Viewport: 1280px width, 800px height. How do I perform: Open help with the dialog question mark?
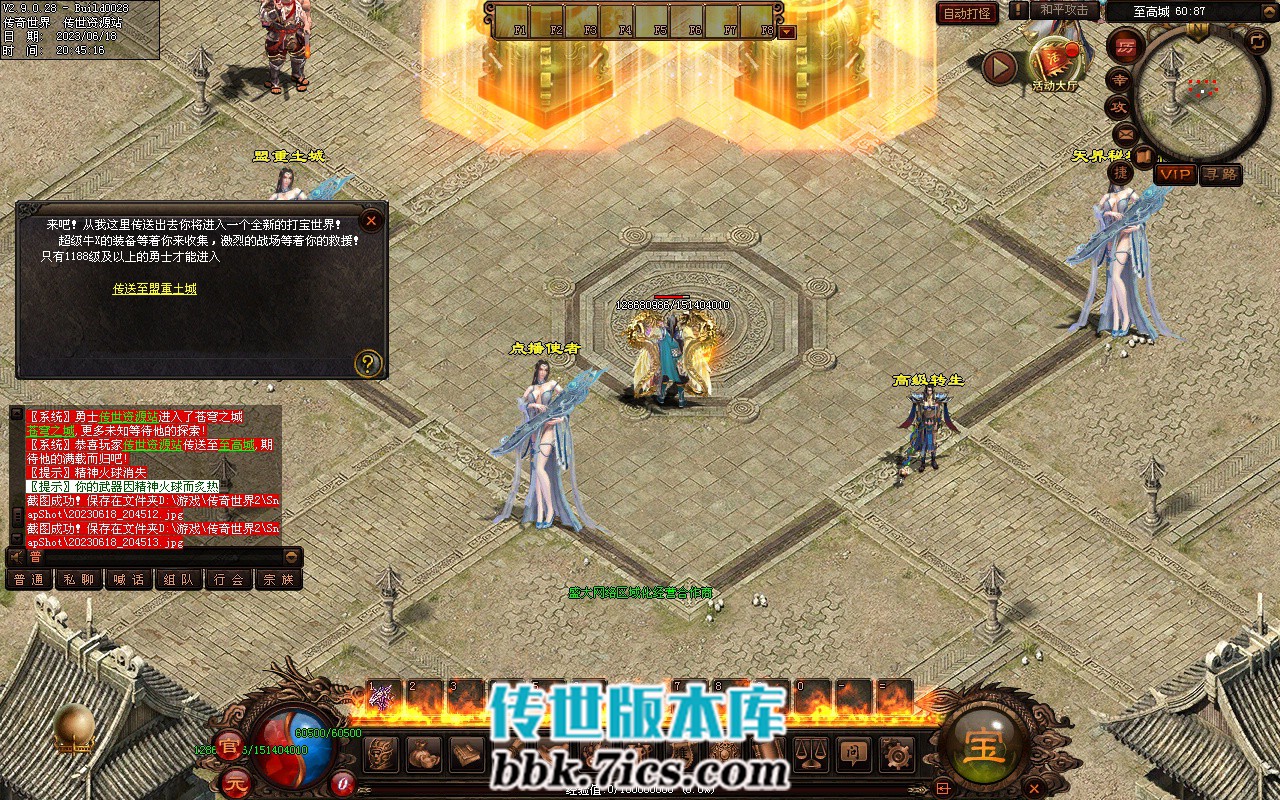coord(368,362)
